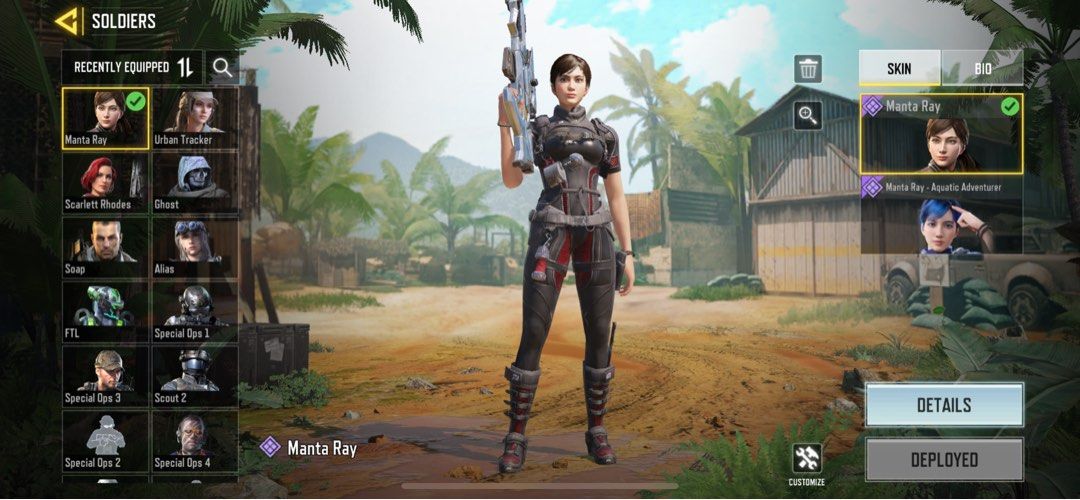Pick the Special Ops 4 soldier
The image size is (1080, 500).
[194, 441]
